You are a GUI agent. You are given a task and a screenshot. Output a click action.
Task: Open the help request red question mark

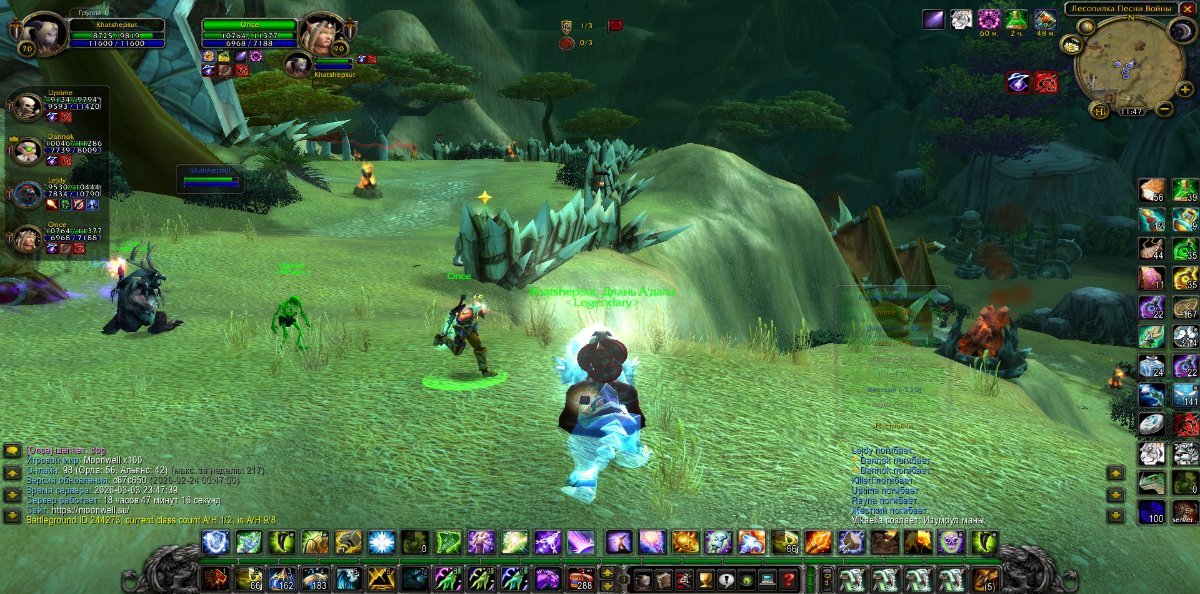[788, 579]
